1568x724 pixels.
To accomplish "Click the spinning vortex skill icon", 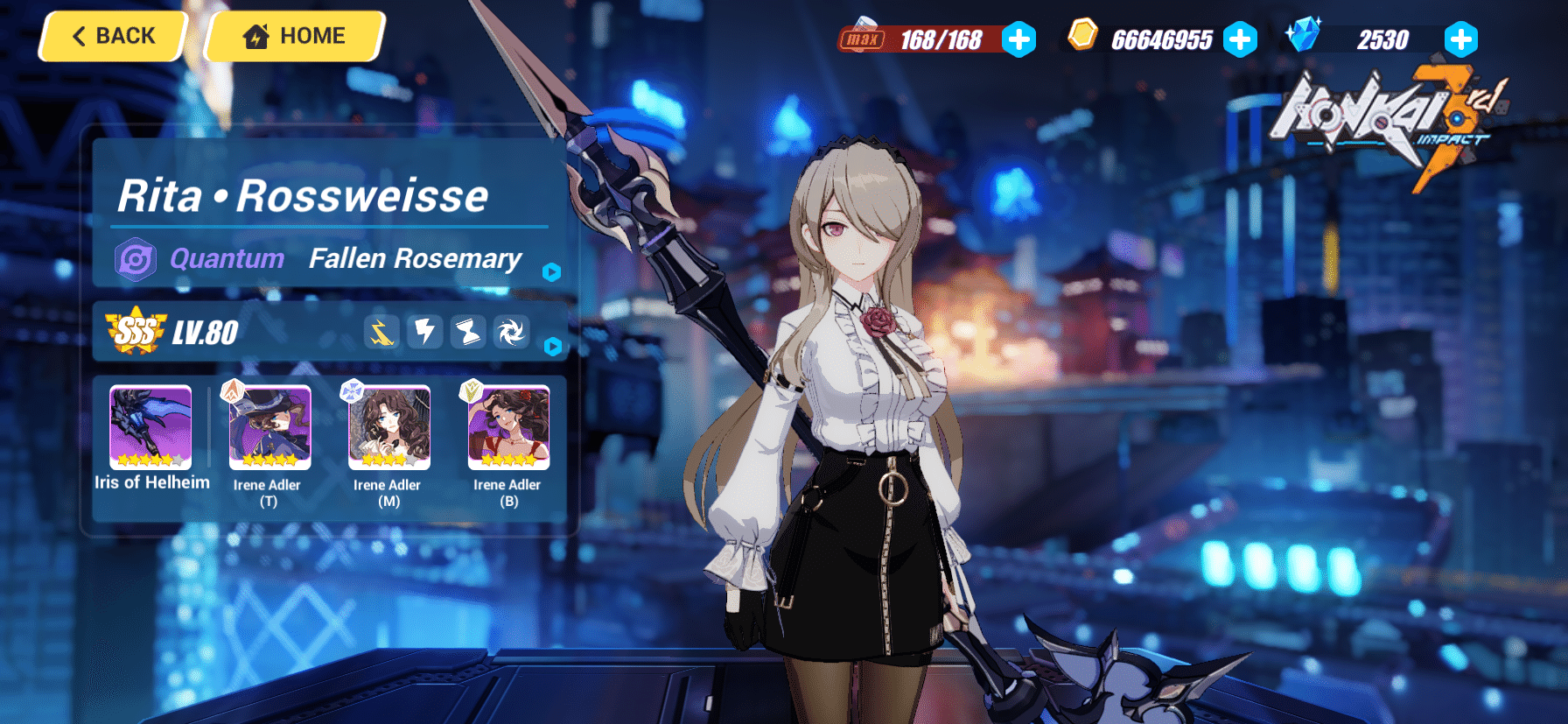I will pos(511,333).
